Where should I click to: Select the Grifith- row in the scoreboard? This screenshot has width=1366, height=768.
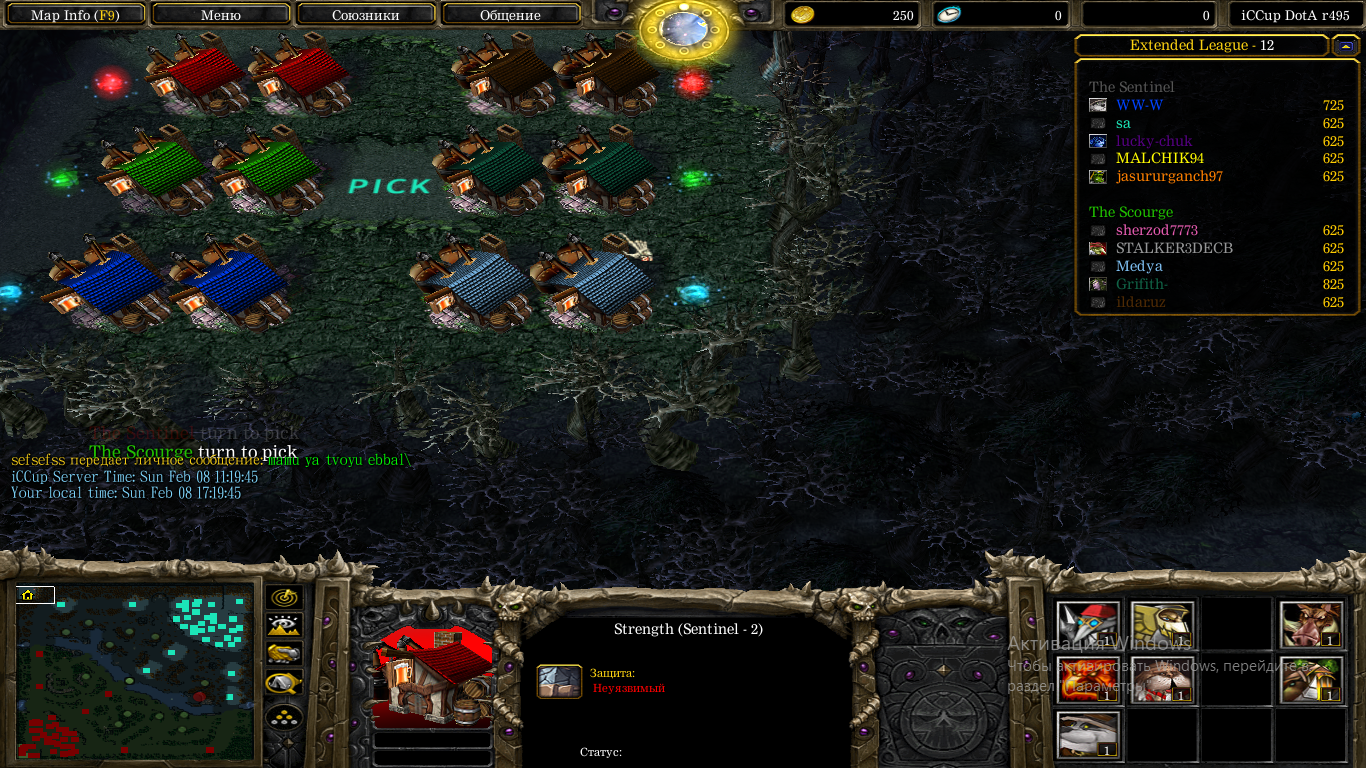(x=1141, y=285)
